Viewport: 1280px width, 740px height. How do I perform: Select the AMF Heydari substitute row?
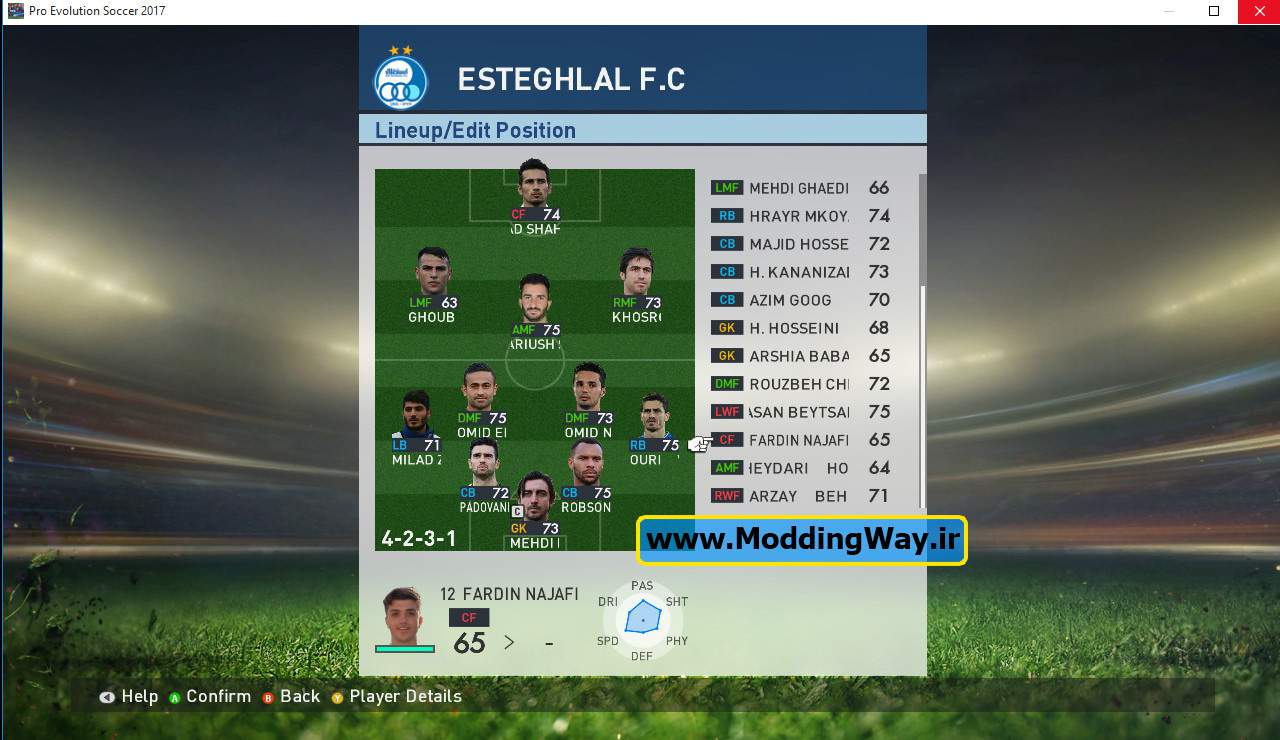click(798, 468)
